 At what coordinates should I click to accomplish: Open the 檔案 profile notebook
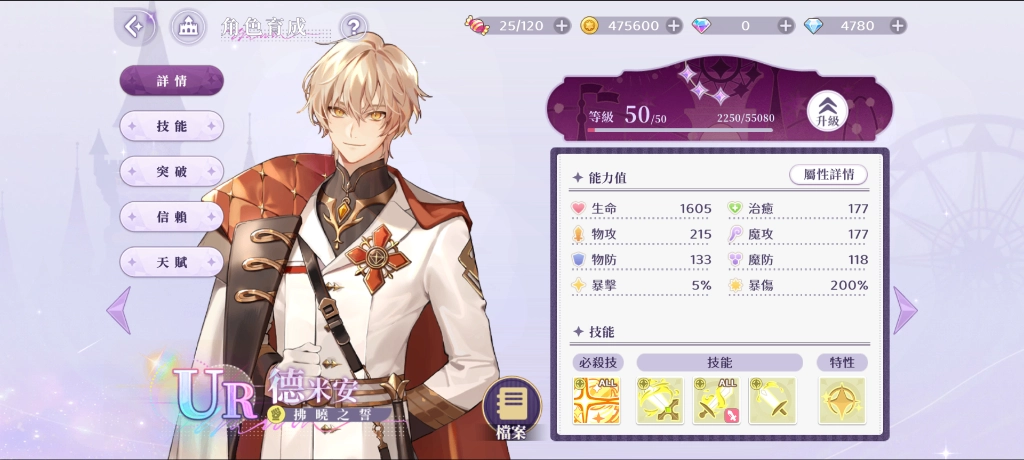click(512, 408)
